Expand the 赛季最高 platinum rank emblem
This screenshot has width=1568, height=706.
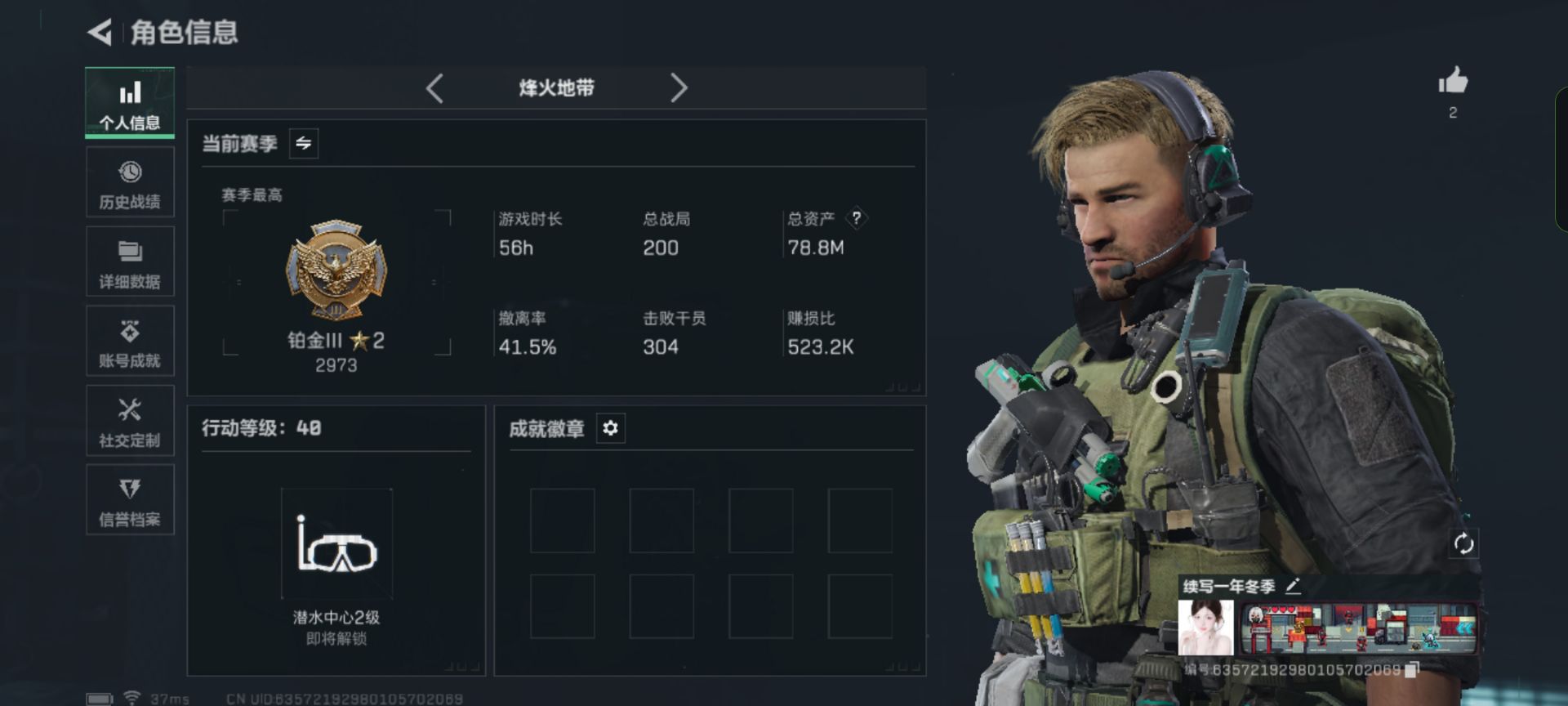(336, 270)
